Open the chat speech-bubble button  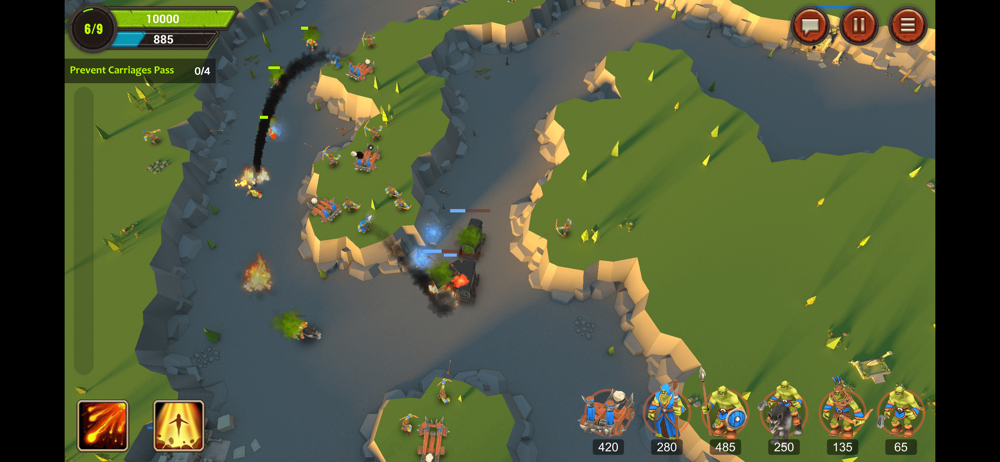pos(810,26)
